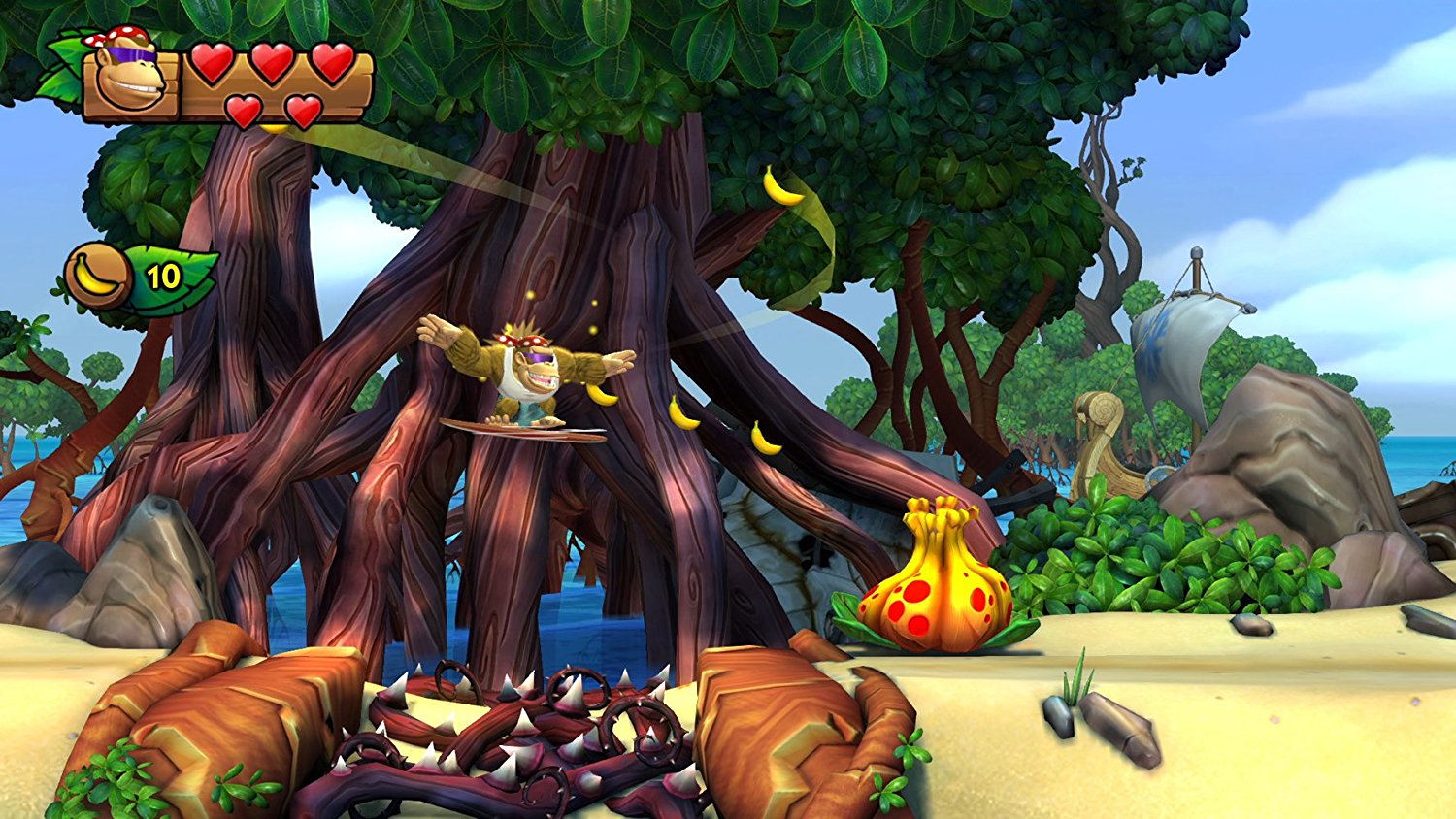Select the banana coin icon on the leaf
This screenshot has width=1456, height=819.
97,277
